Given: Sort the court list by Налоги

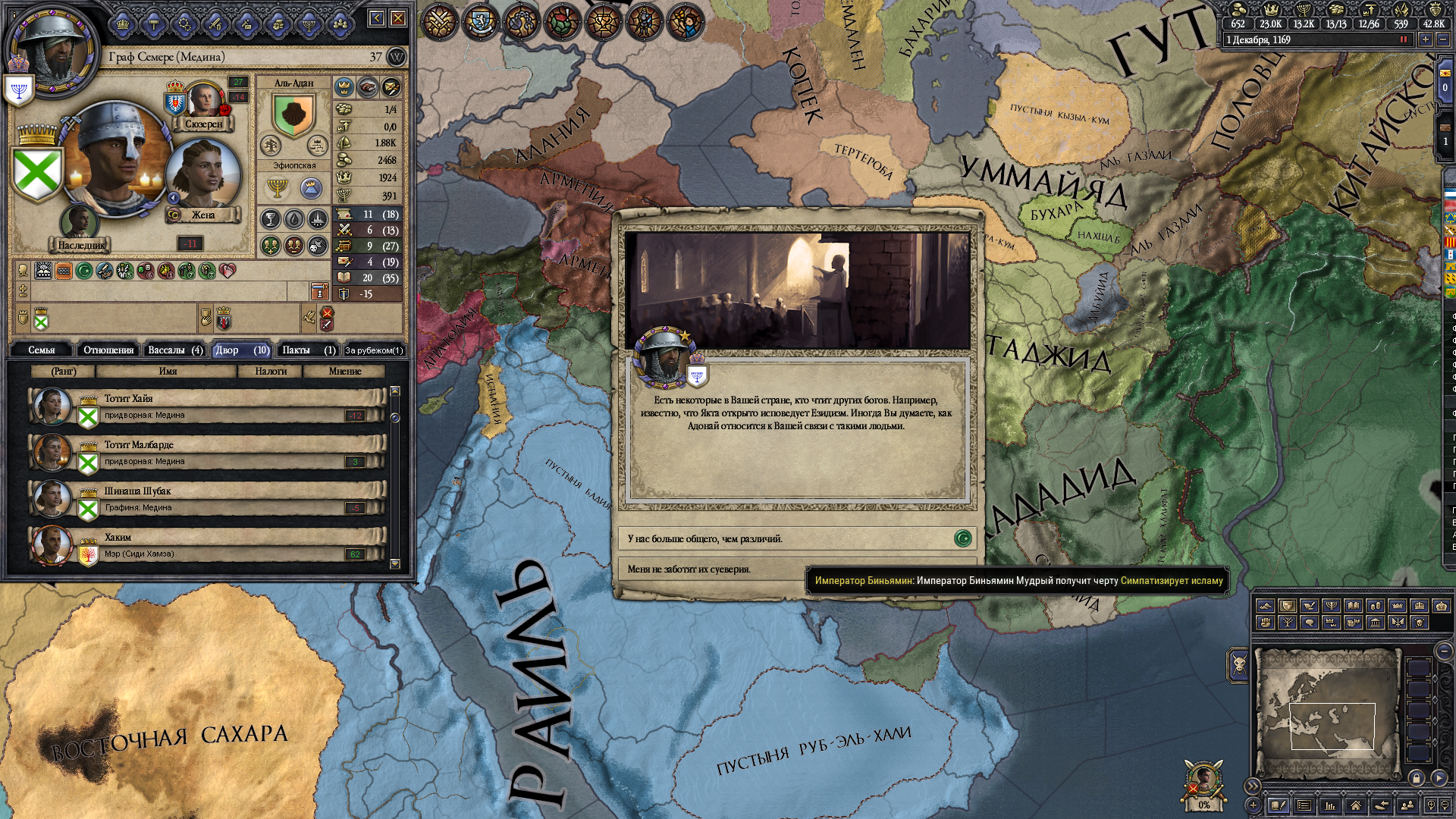Looking at the screenshot, I should click(271, 371).
